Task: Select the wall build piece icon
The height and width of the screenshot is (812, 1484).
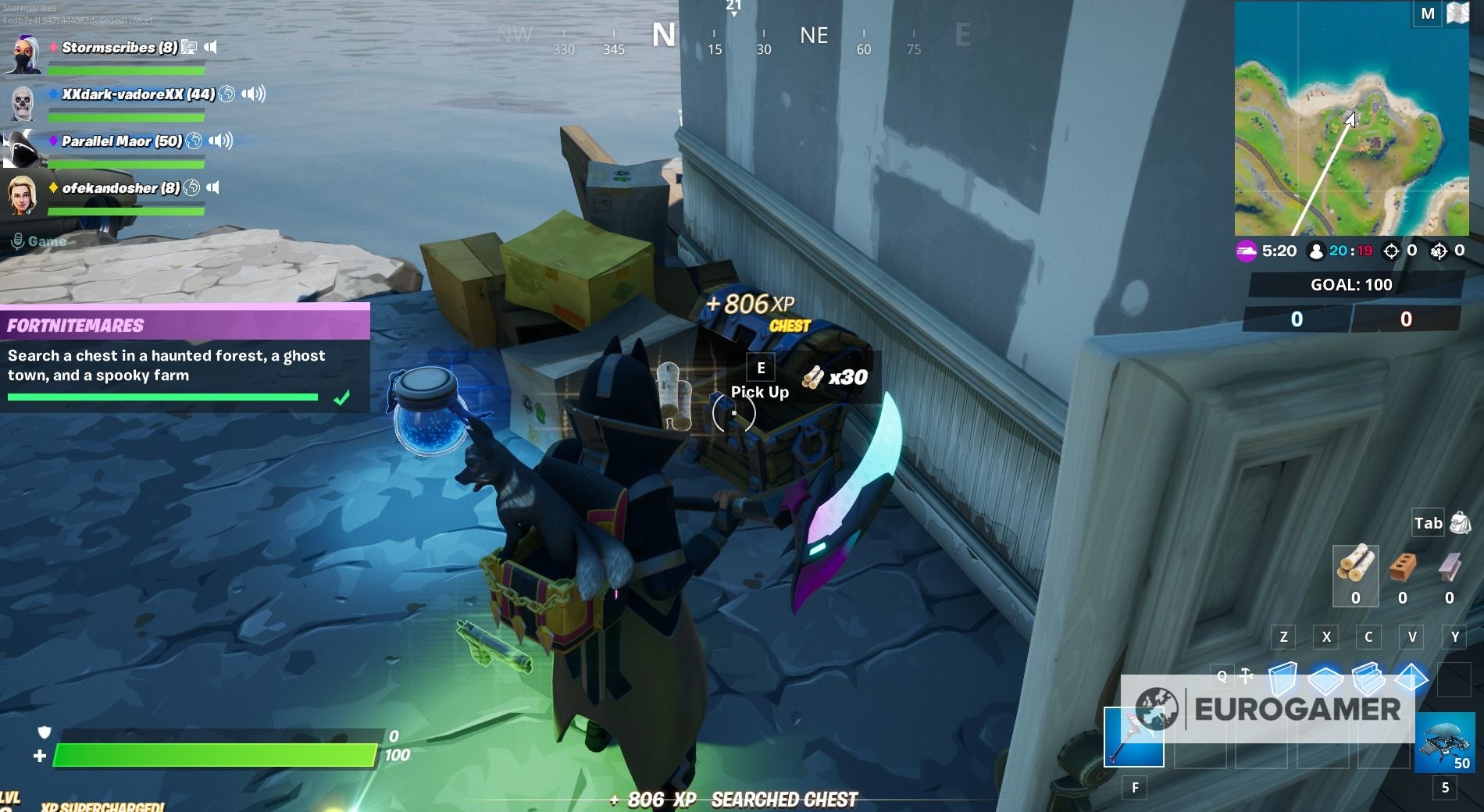Action: (x=1283, y=678)
